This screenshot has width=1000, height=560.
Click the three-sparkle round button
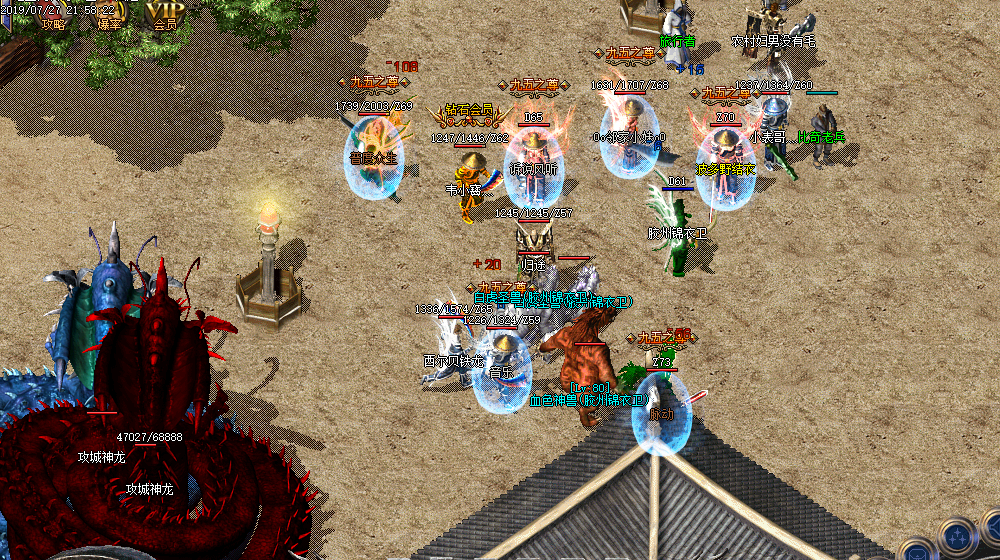click(958, 533)
